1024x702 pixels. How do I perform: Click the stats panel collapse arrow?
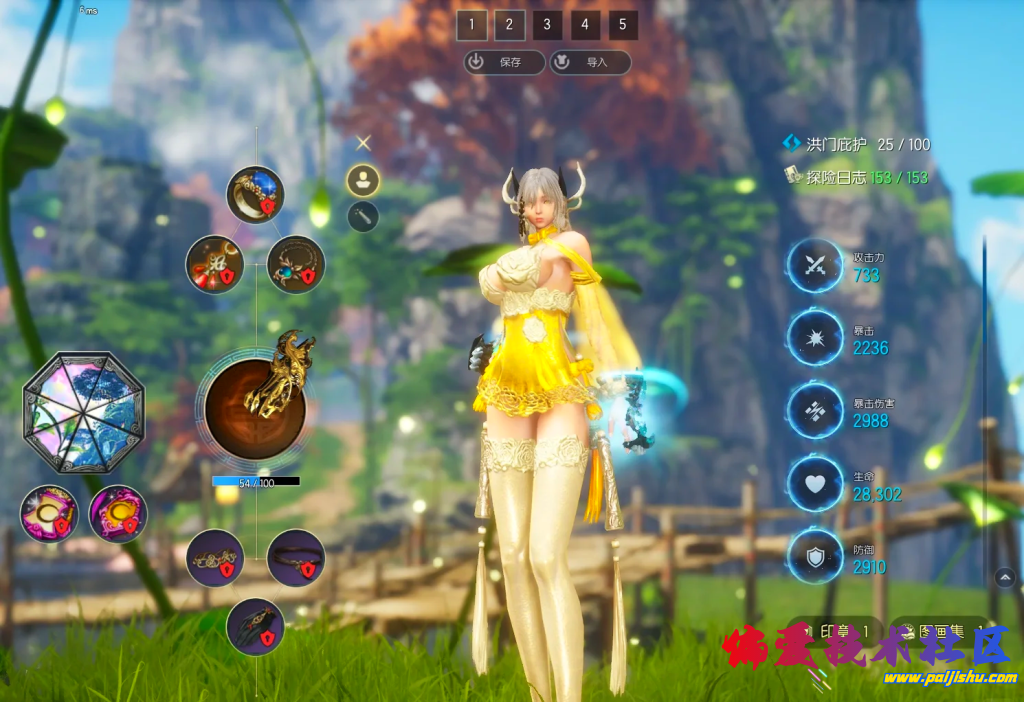click(1005, 577)
